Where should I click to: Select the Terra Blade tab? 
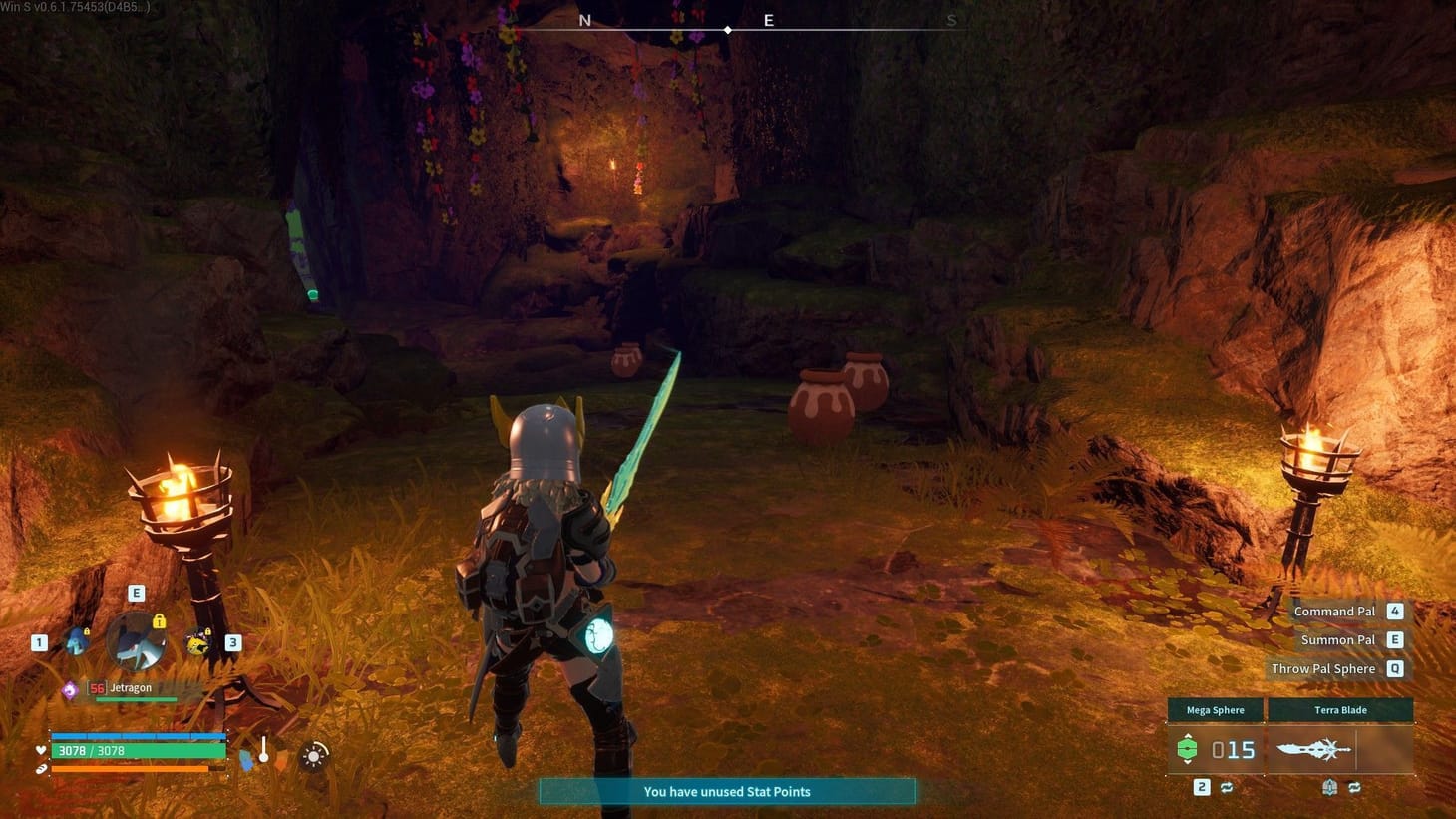pos(1341,709)
